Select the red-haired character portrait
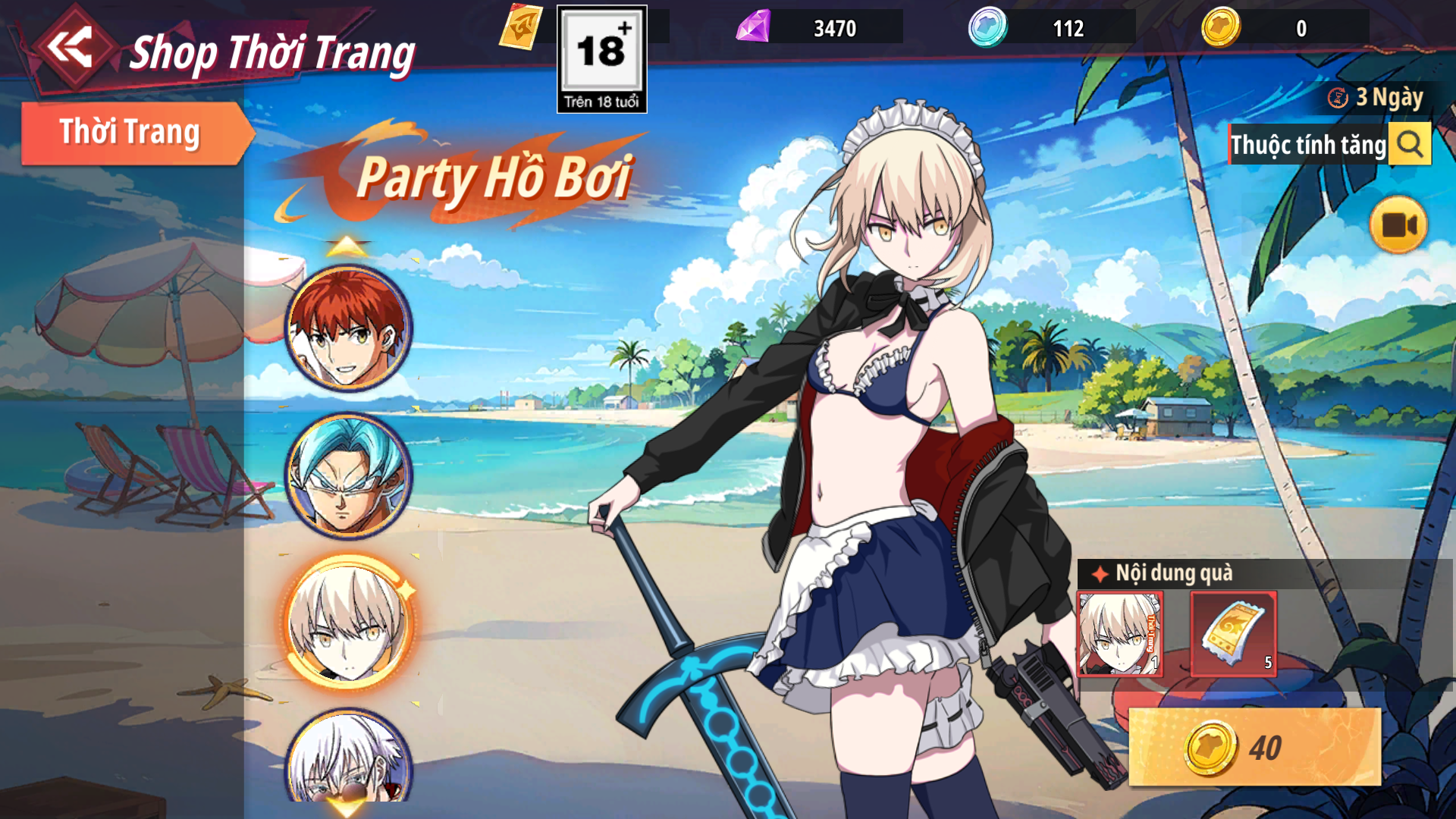This screenshot has width=1456, height=819. tap(348, 328)
